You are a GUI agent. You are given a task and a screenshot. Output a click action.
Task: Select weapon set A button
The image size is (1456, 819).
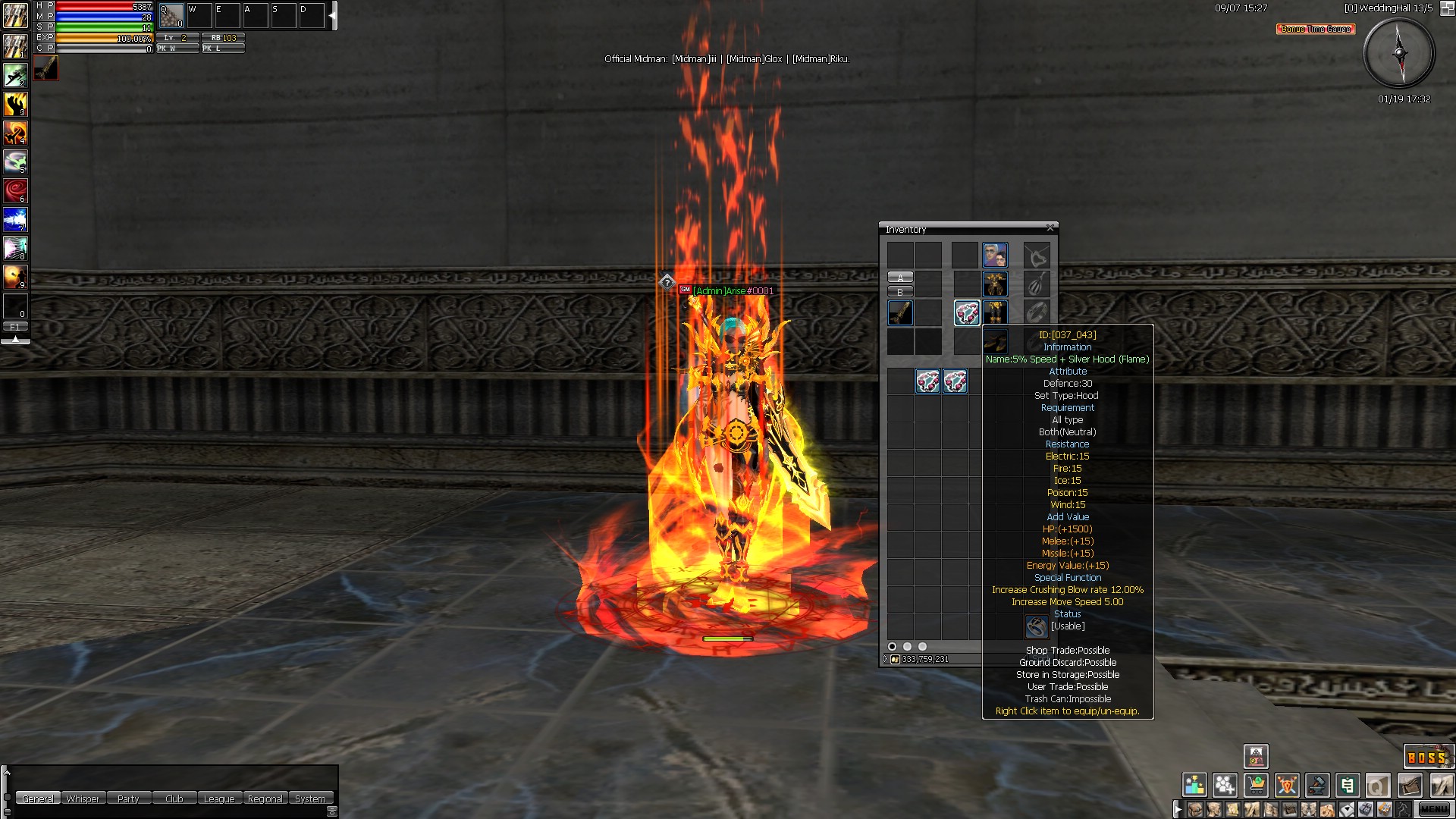(900, 278)
